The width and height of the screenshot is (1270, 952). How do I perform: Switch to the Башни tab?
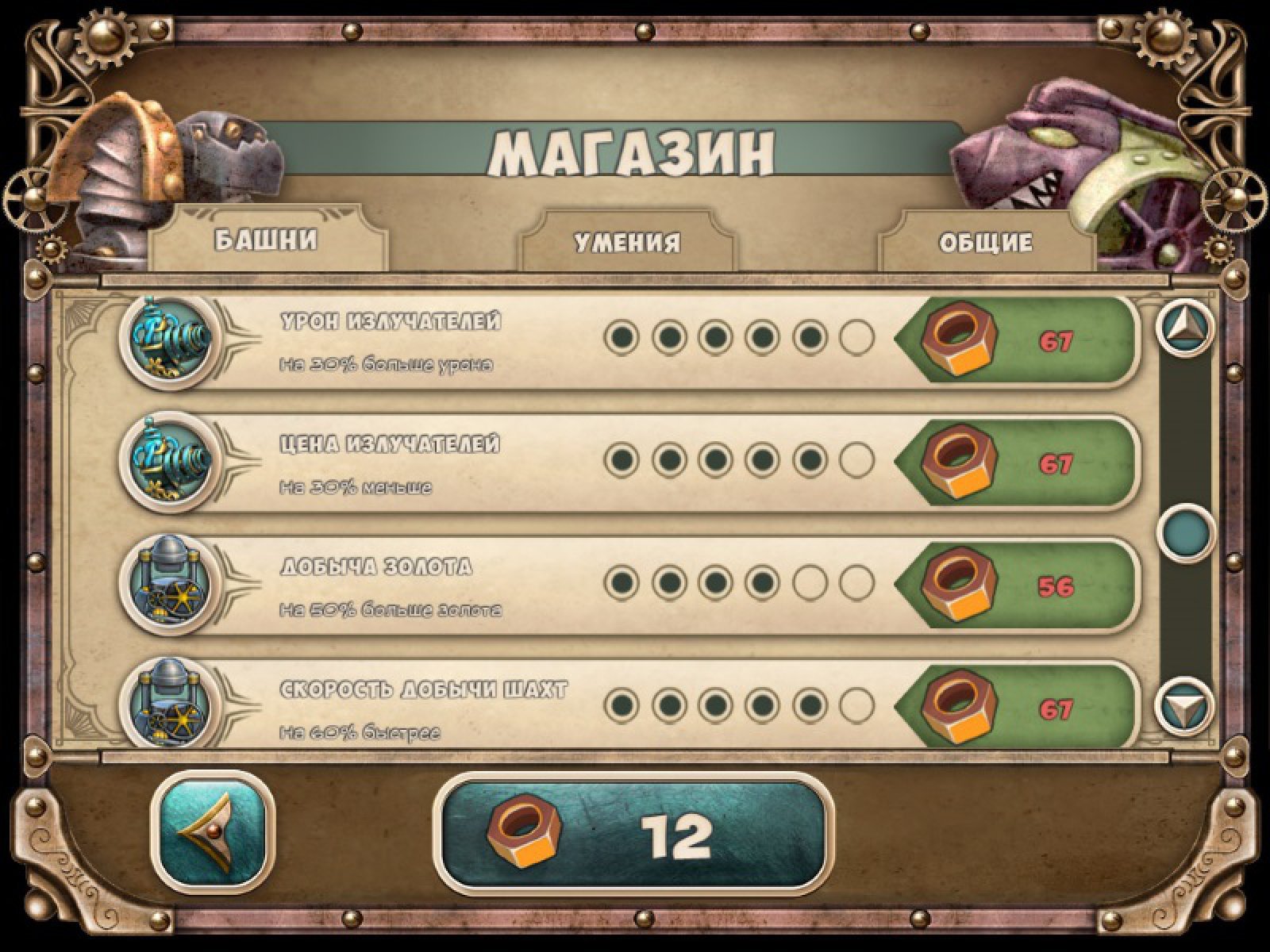[267, 240]
